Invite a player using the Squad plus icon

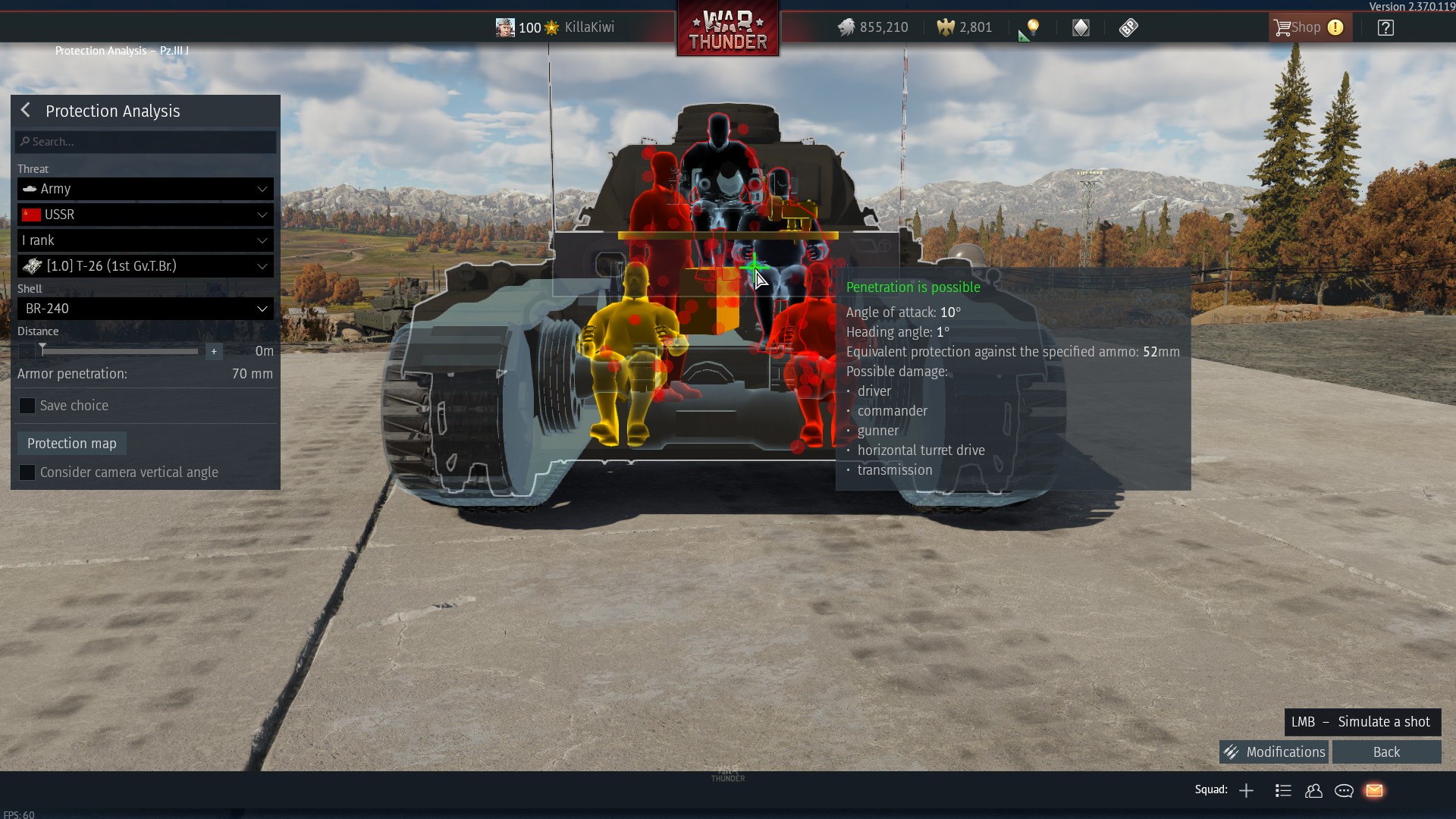(x=1246, y=790)
